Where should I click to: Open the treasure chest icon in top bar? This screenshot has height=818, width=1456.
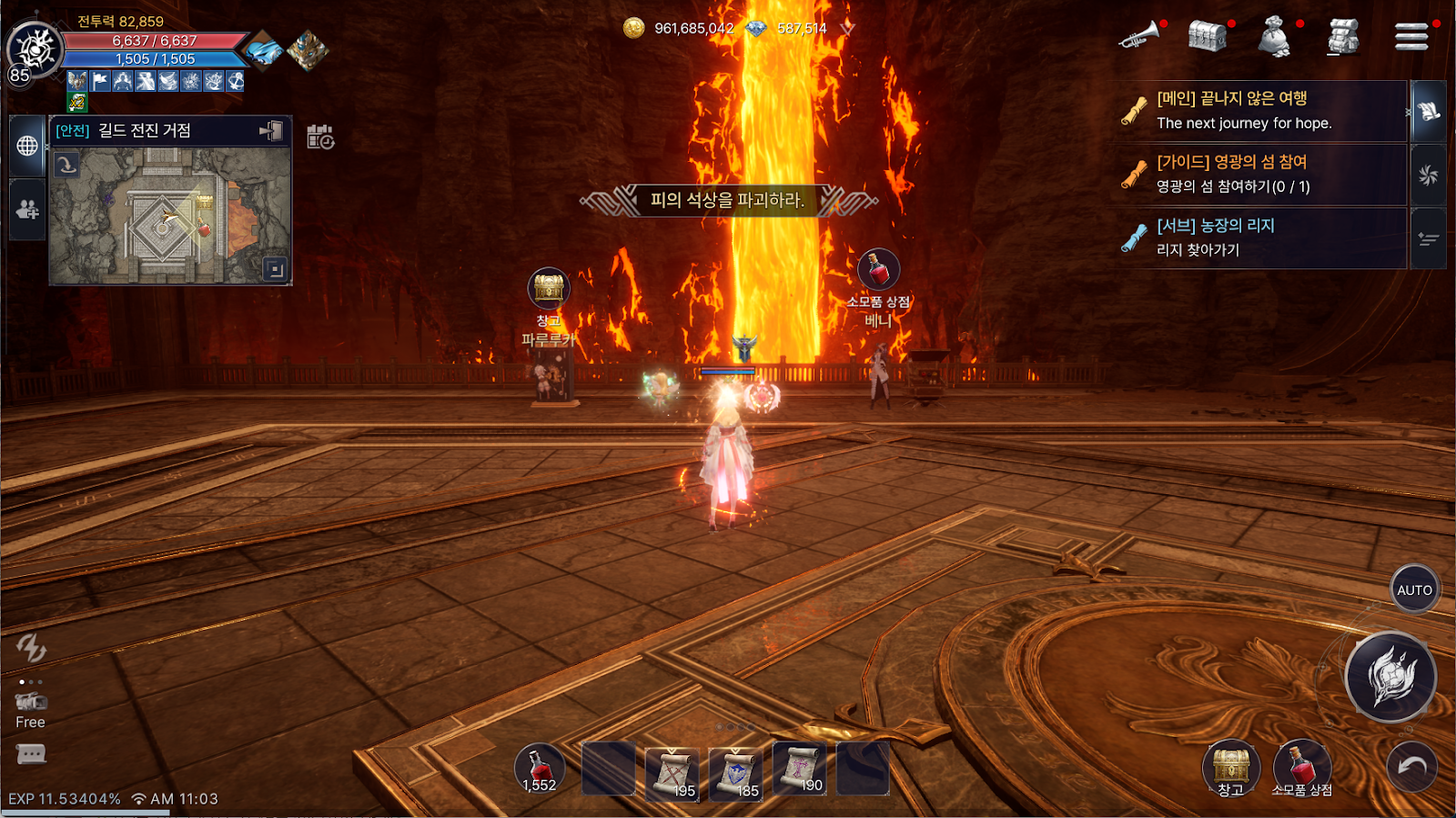click(x=1207, y=36)
